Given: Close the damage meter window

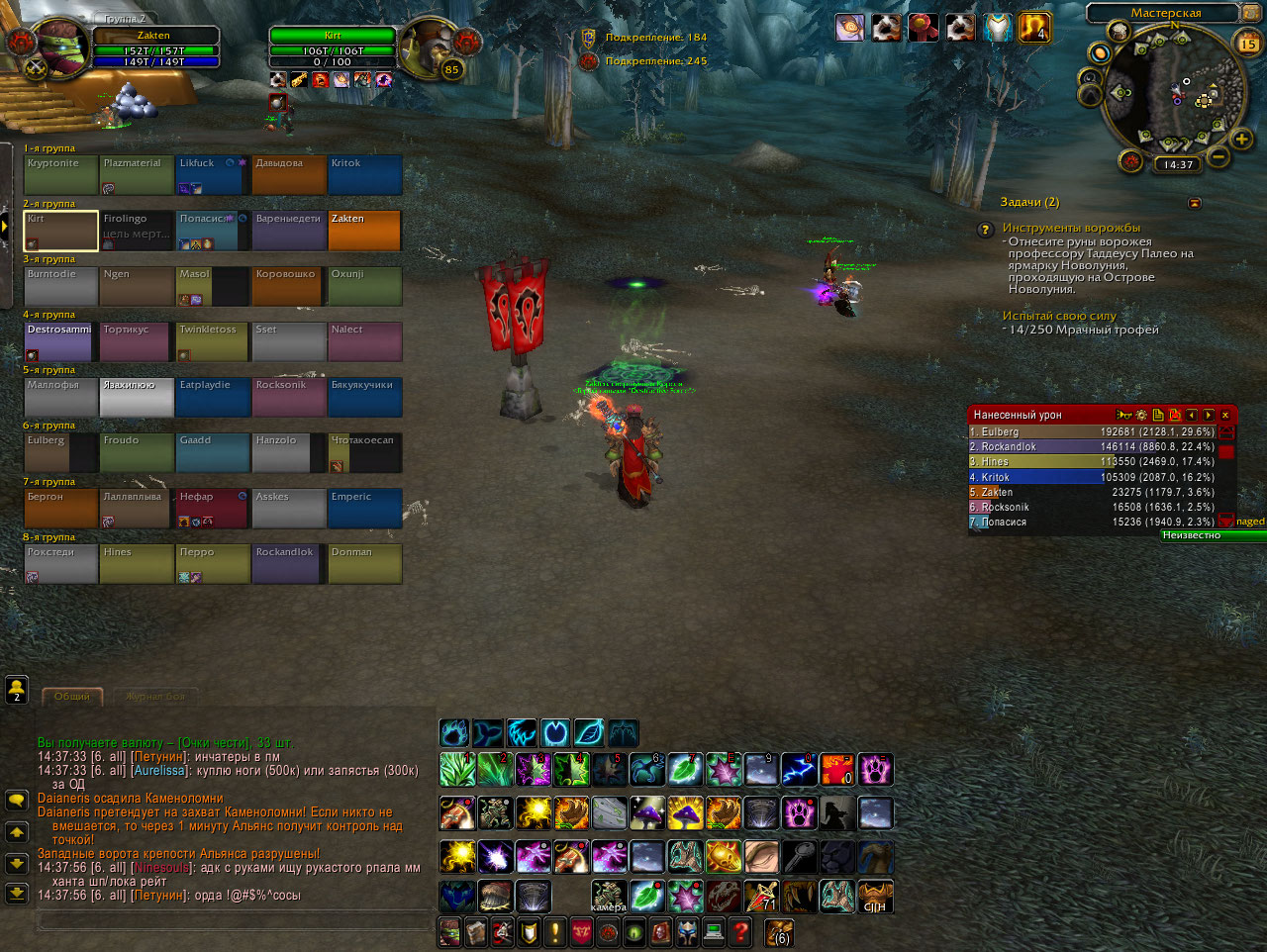Looking at the screenshot, I should (1225, 416).
